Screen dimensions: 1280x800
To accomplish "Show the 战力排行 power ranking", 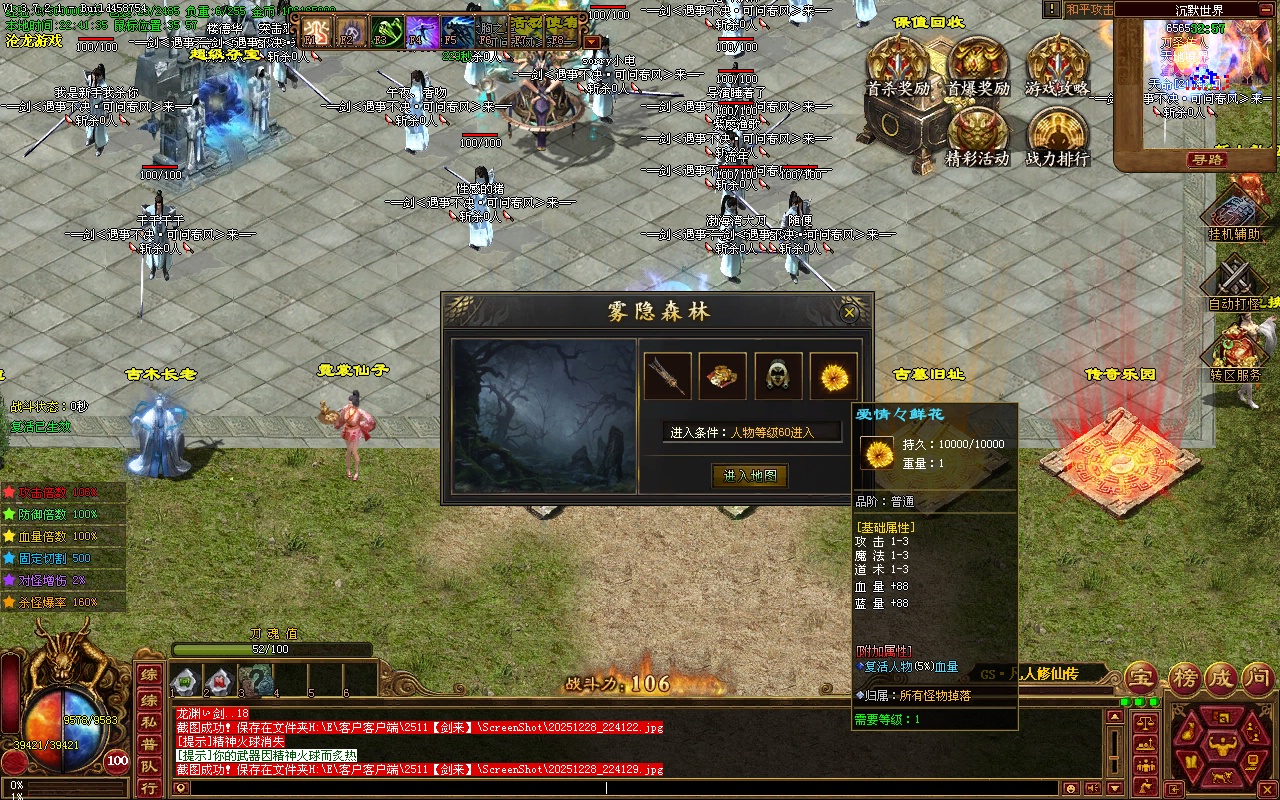I will [1057, 135].
